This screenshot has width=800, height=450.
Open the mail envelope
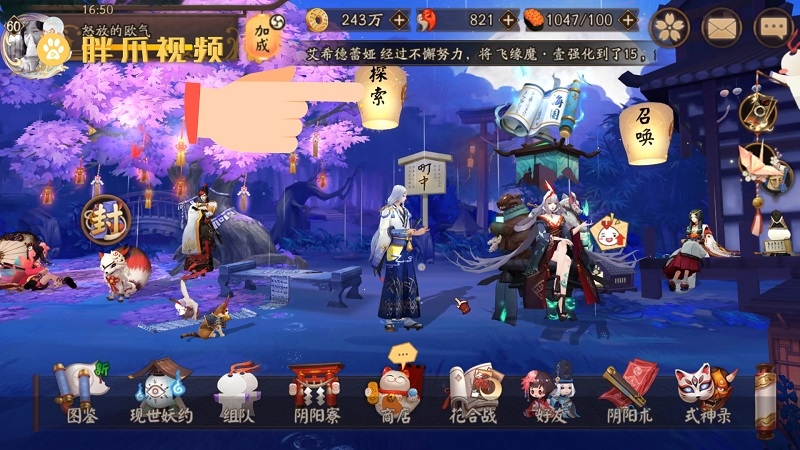(721, 26)
